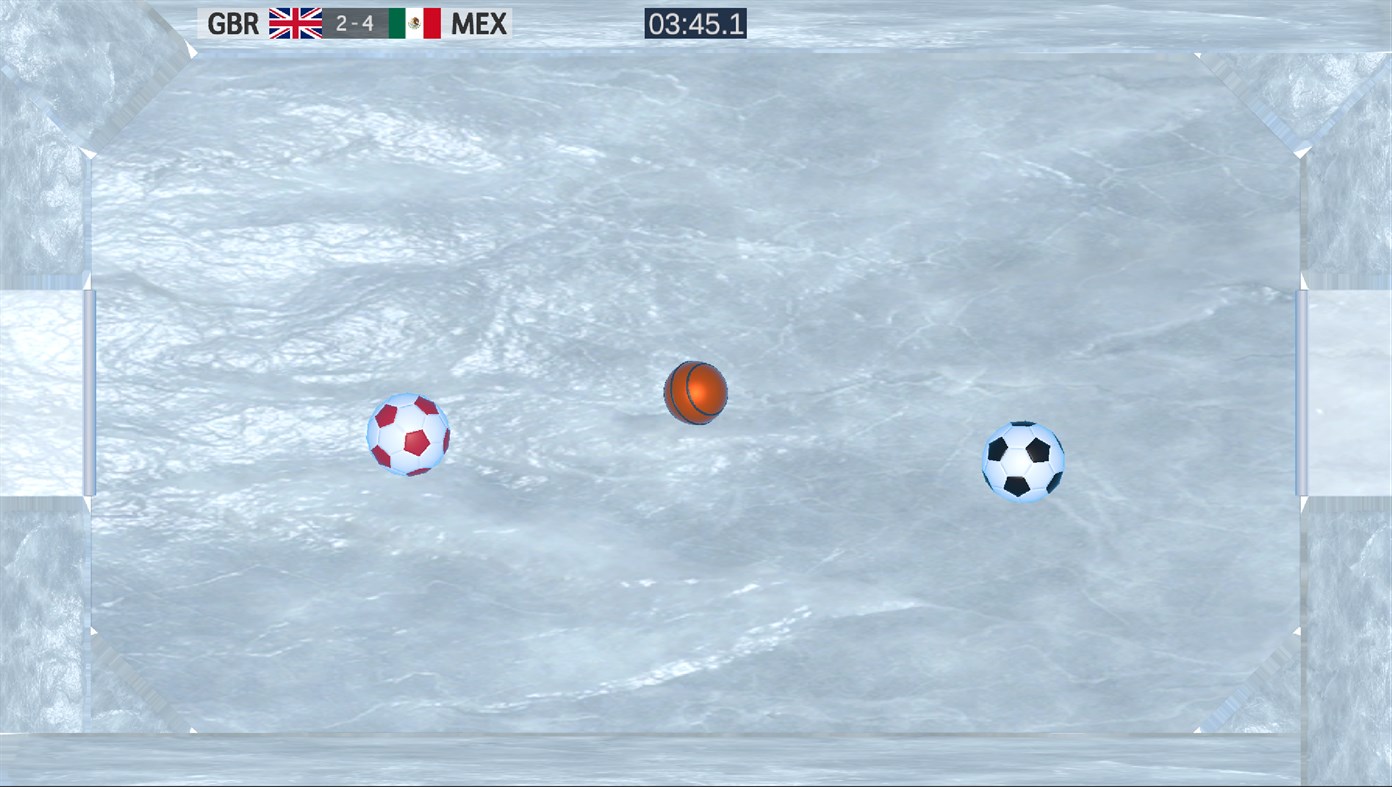The width and height of the screenshot is (1392, 787).
Task: Select the black and white soccer ball
Action: [1022, 461]
